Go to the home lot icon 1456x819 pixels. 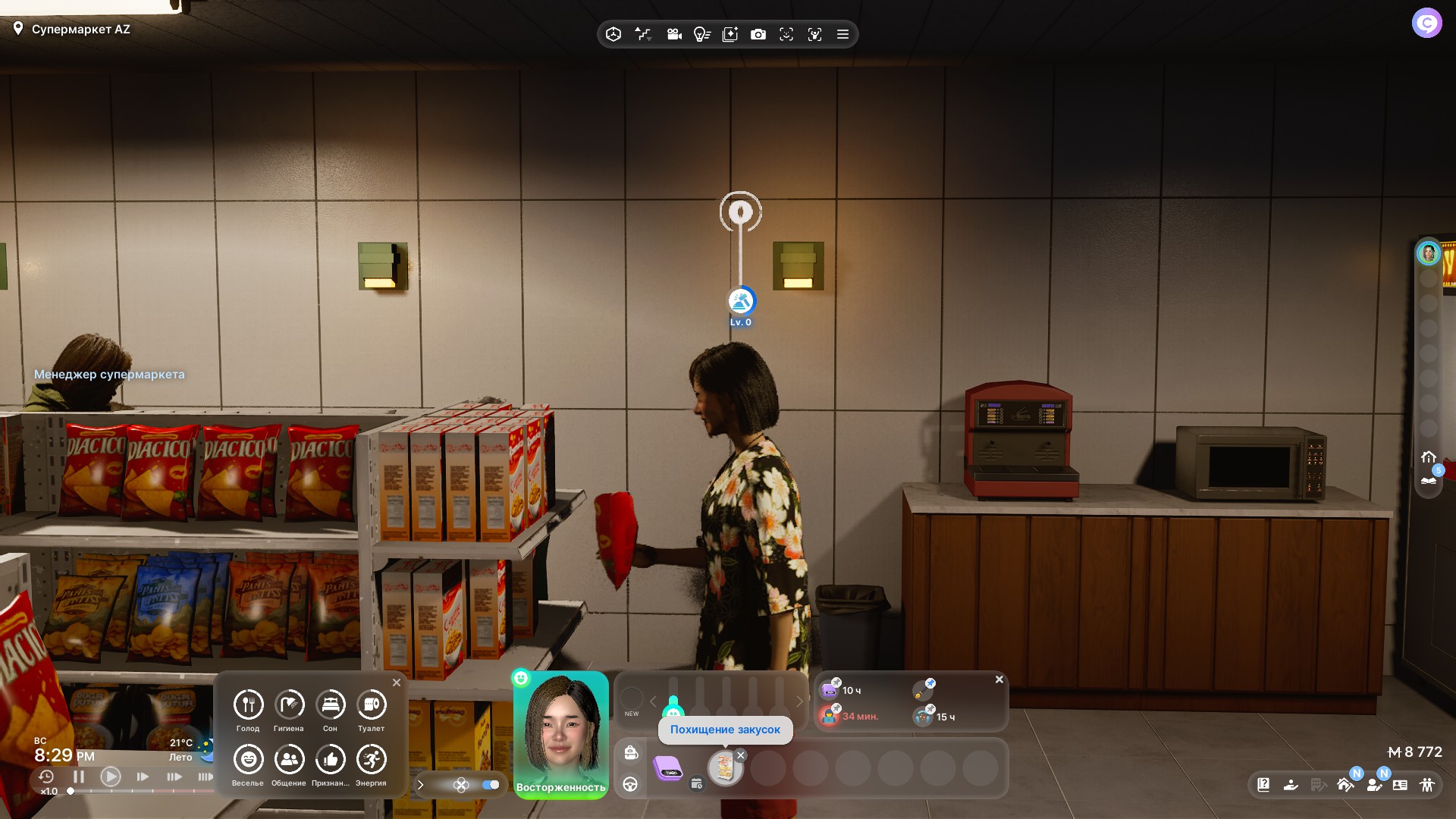click(x=1429, y=457)
